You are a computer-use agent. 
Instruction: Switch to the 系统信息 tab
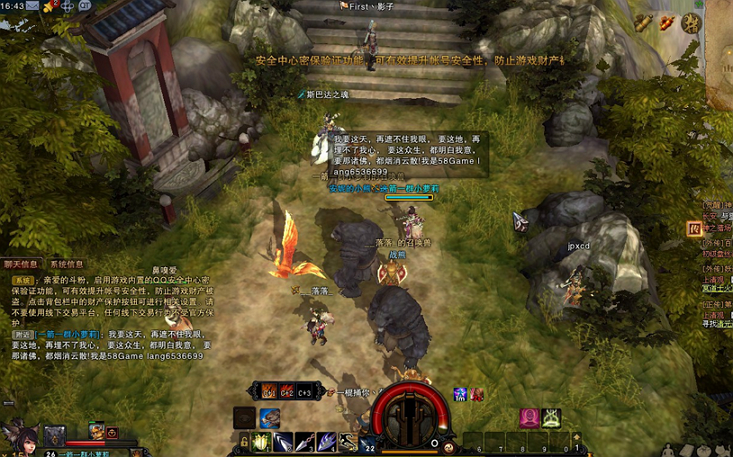click(x=67, y=264)
